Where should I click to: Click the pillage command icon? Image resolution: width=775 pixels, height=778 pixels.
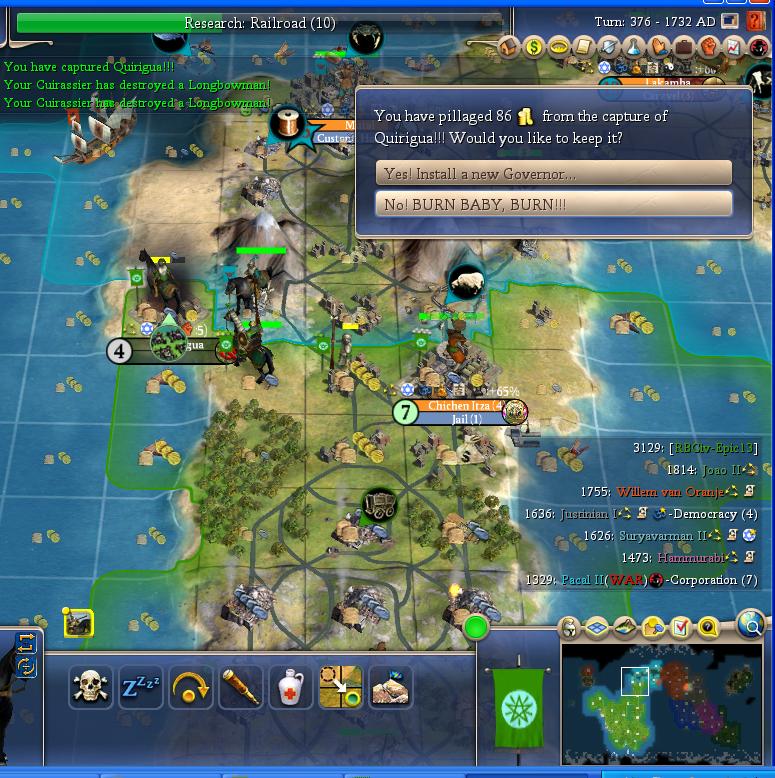390,688
